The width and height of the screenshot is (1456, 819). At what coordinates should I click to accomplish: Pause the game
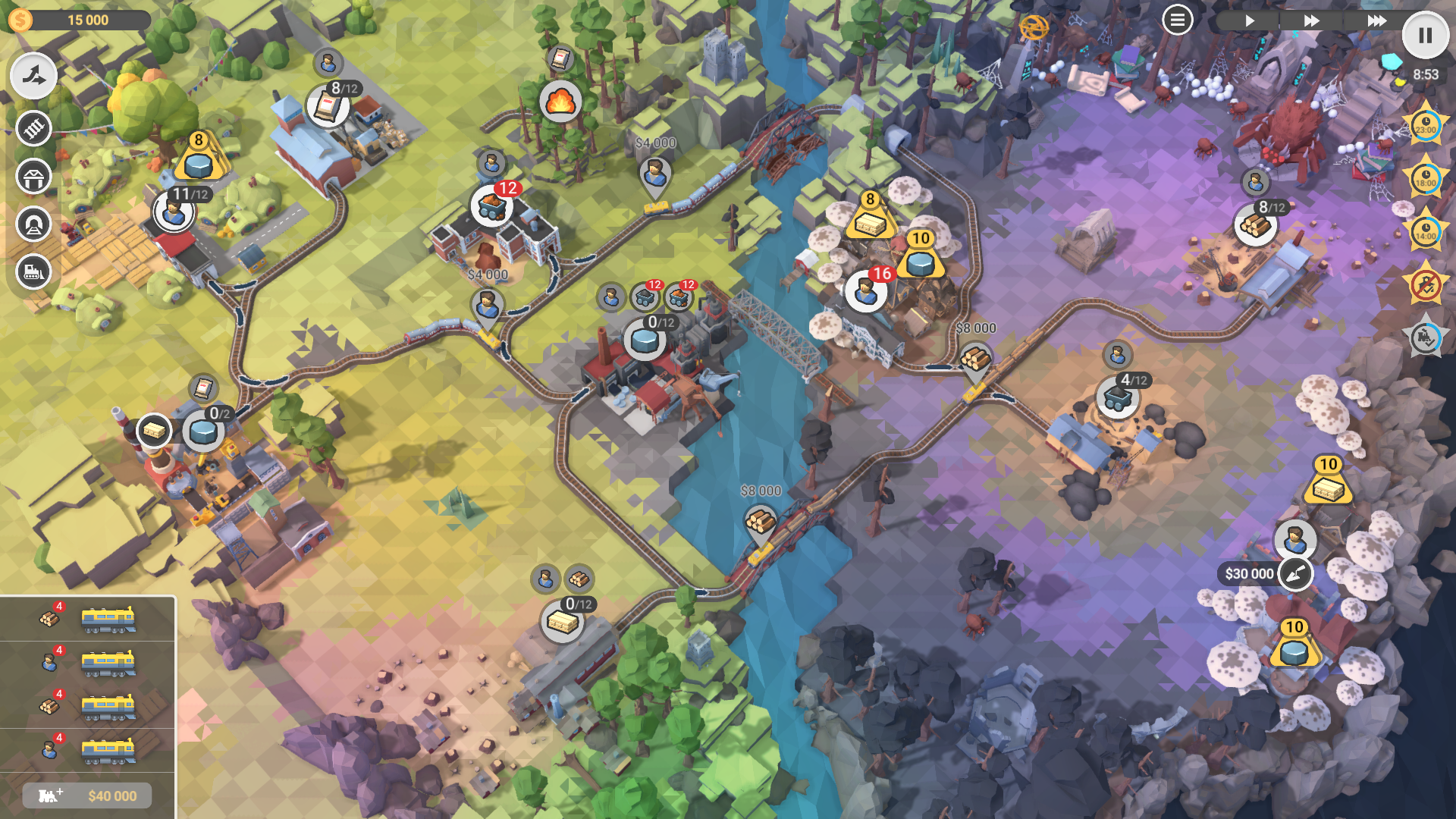1425,36
